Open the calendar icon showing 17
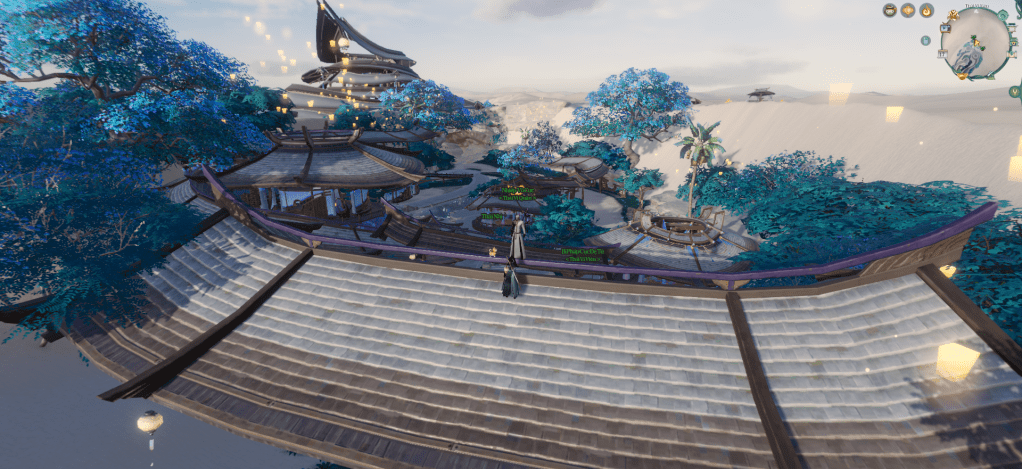1022x469 pixels. tap(942, 53)
